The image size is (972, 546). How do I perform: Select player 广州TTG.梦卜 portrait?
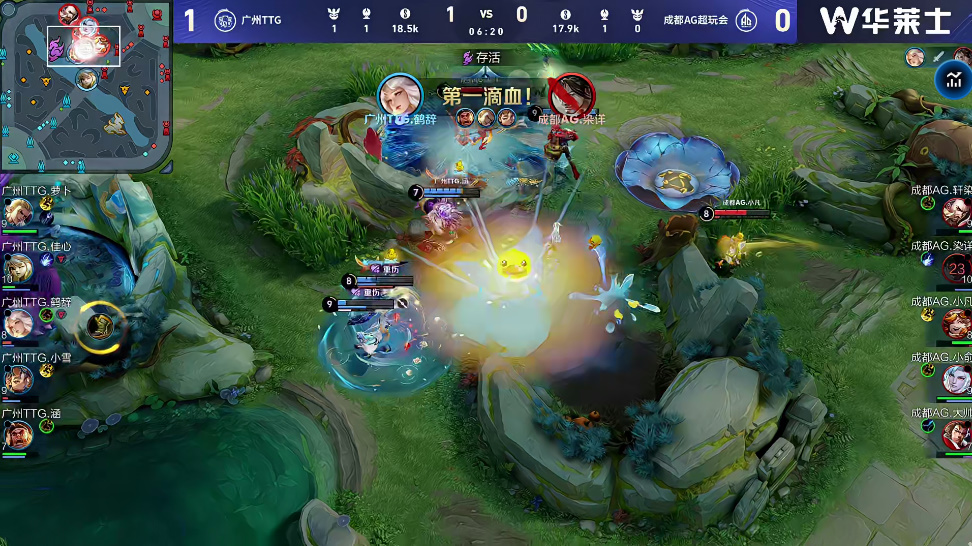pyautogui.click(x=18, y=212)
